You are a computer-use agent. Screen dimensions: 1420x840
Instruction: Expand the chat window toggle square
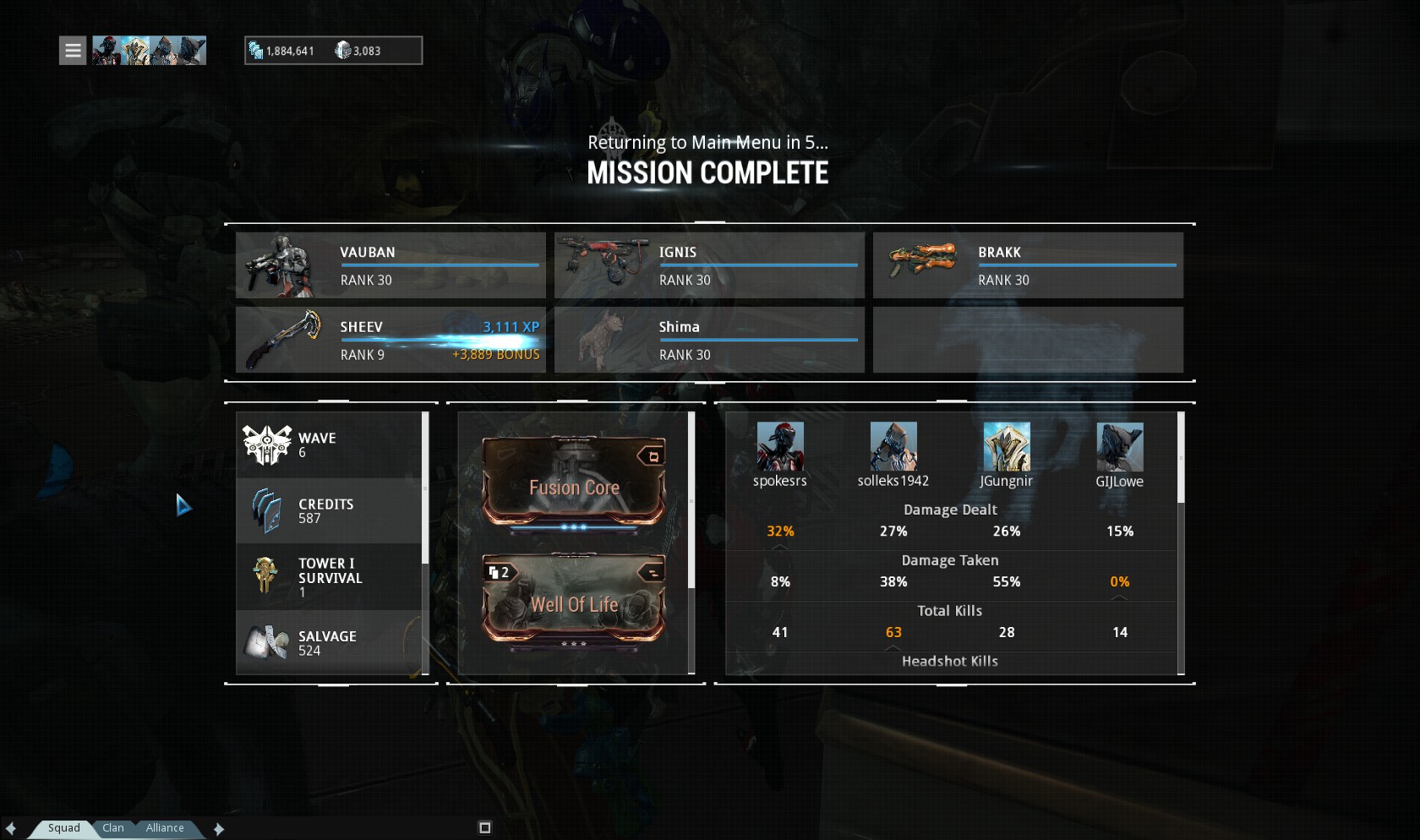484,828
